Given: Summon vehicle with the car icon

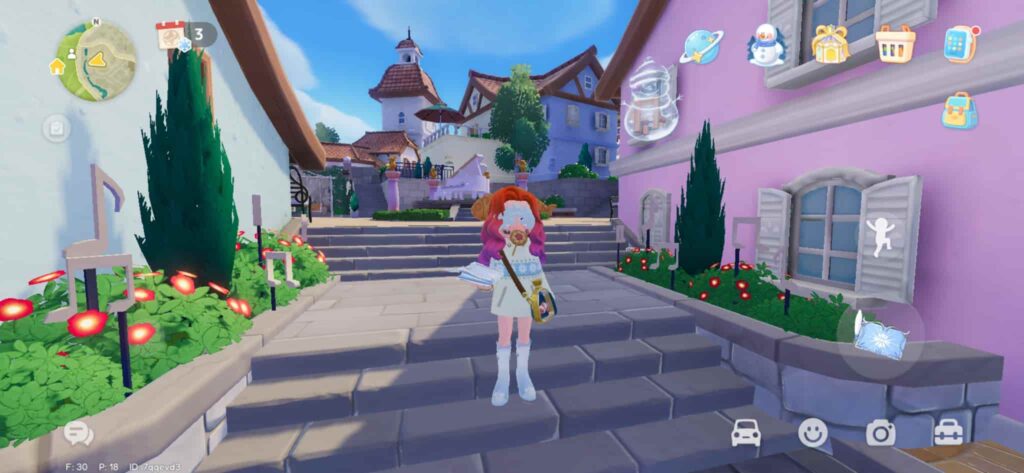Looking at the screenshot, I should [746, 432].
